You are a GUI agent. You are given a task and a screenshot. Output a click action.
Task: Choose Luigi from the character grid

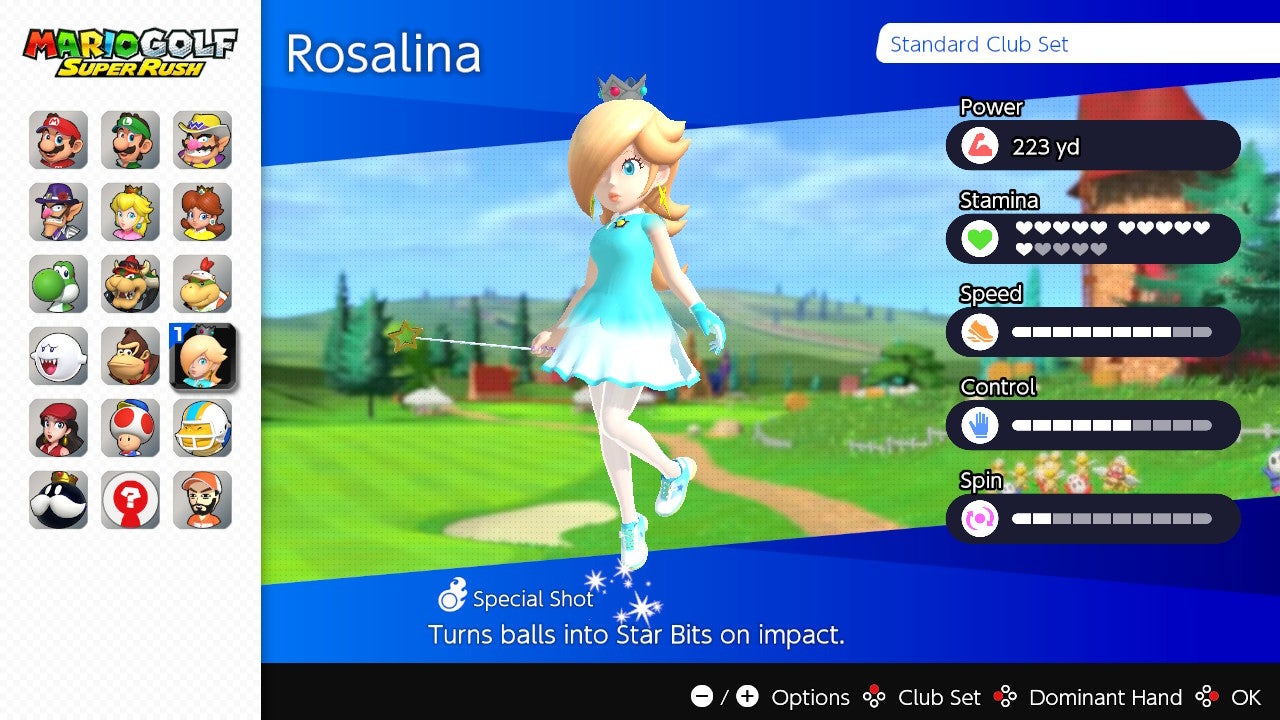pos(130,140)
